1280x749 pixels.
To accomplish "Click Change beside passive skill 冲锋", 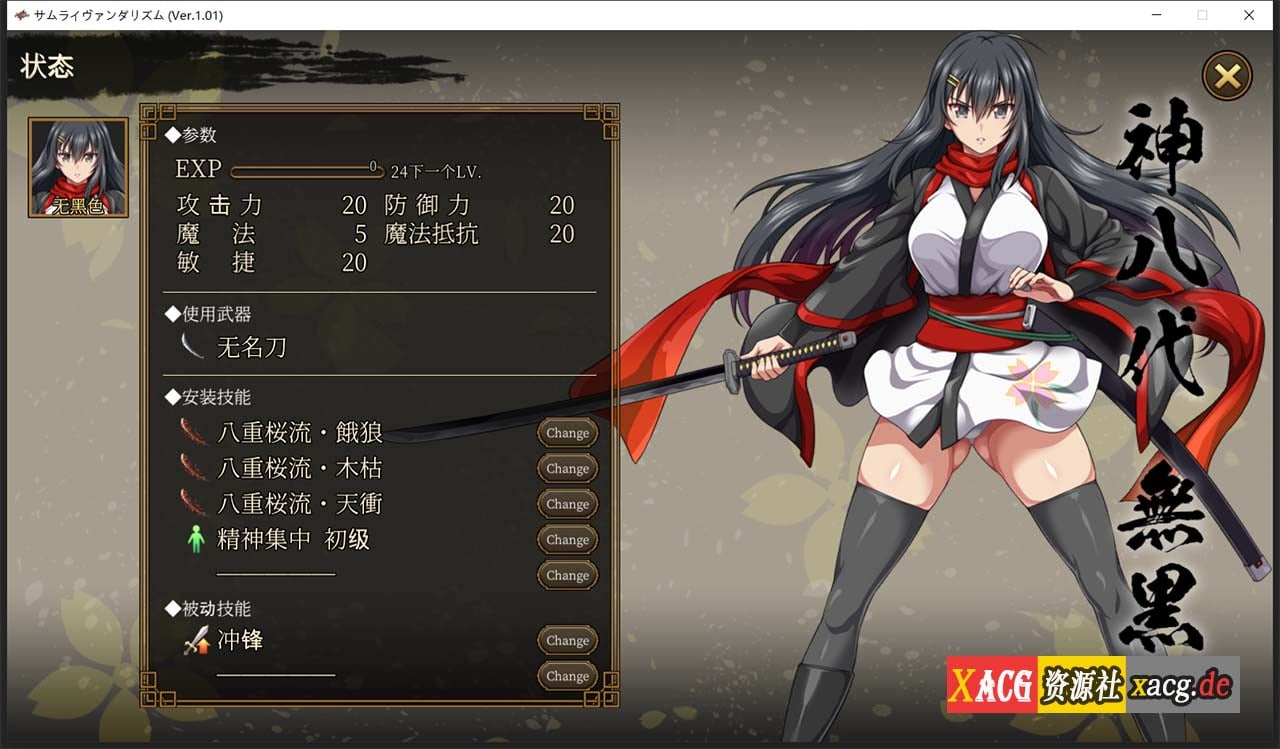I will [566, 640].
